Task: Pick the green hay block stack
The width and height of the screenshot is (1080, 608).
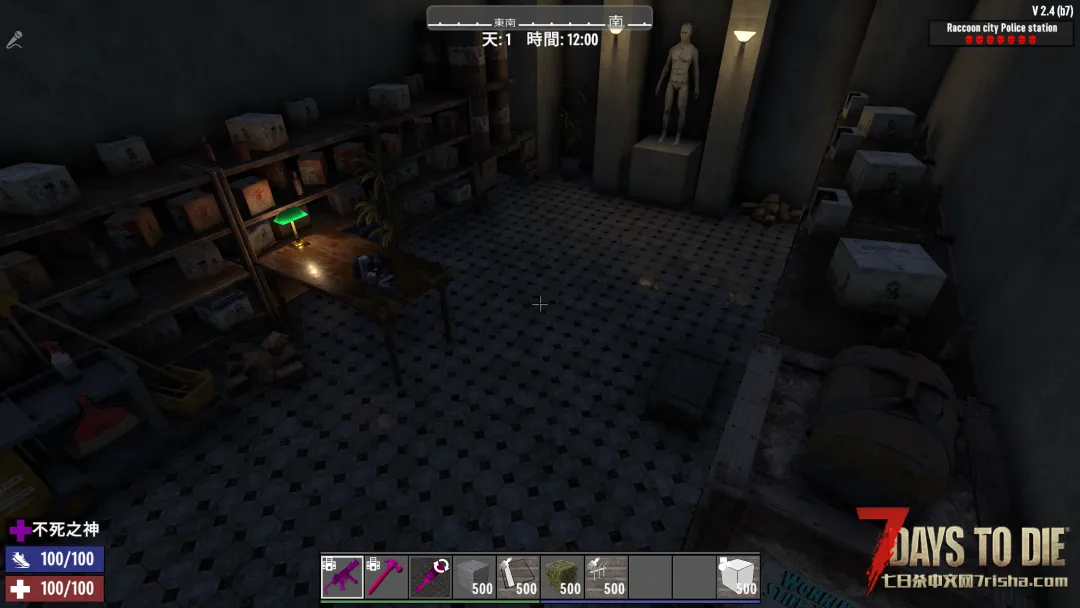Action: (562, 577)
